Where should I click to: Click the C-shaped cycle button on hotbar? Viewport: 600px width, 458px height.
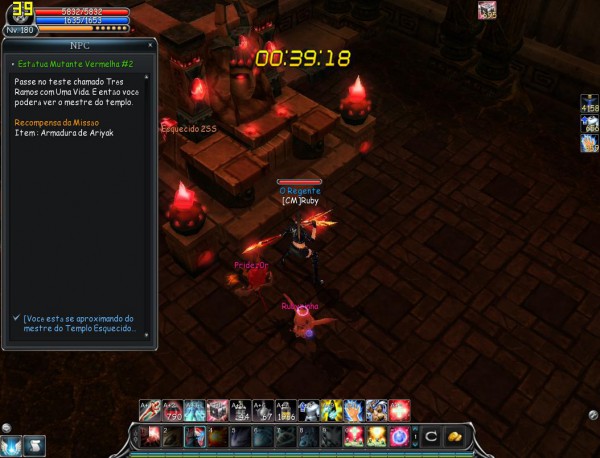[x=430, y=436]
